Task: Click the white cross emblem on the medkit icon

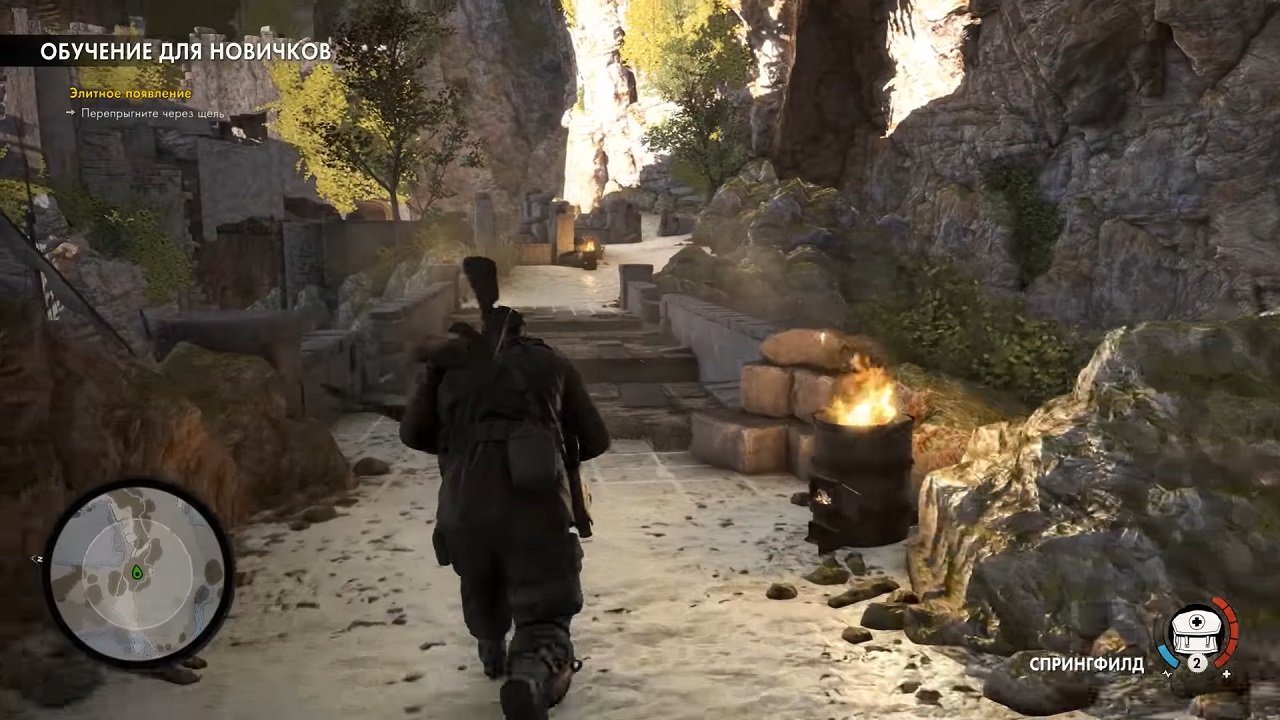Action: coord(1197,621)
